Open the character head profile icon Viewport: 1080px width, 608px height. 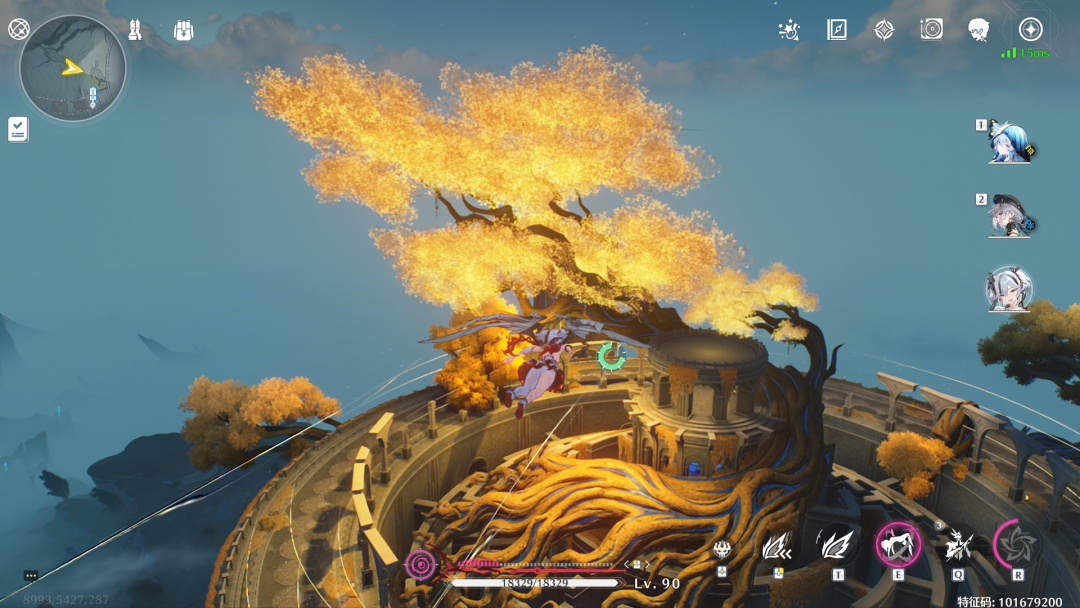pos(979,30)
